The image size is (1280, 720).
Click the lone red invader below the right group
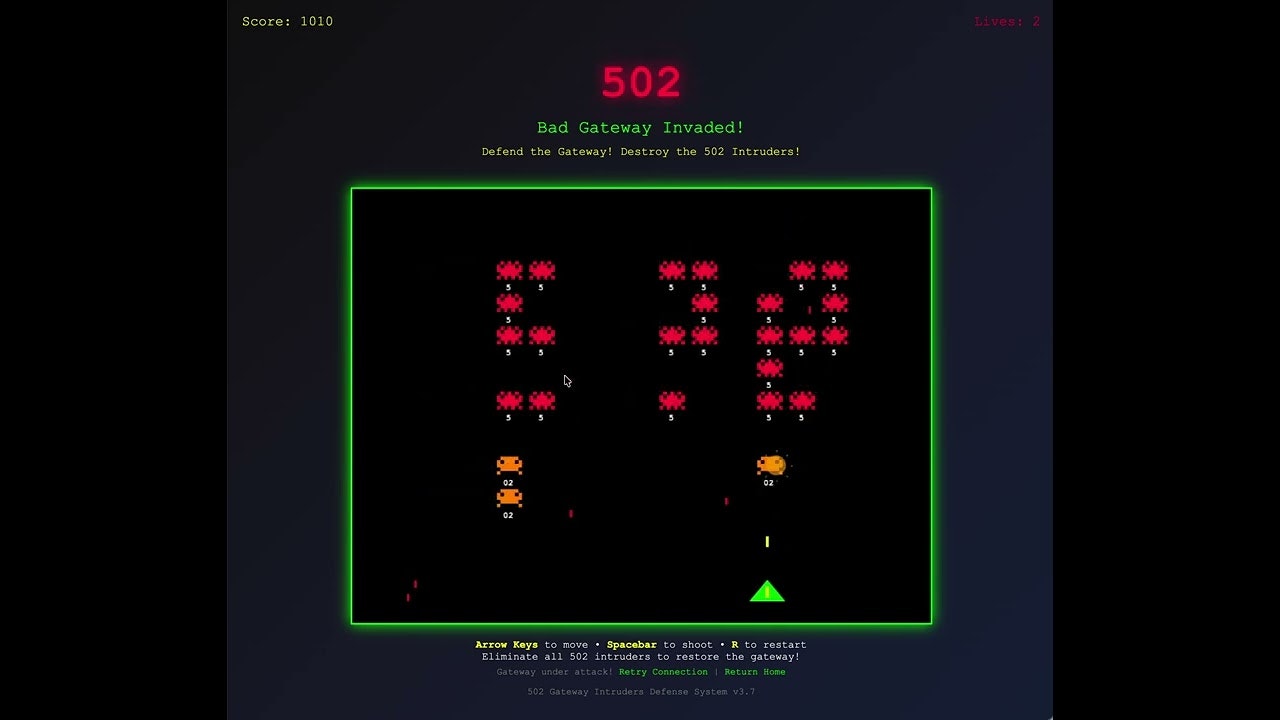(769, 368)
